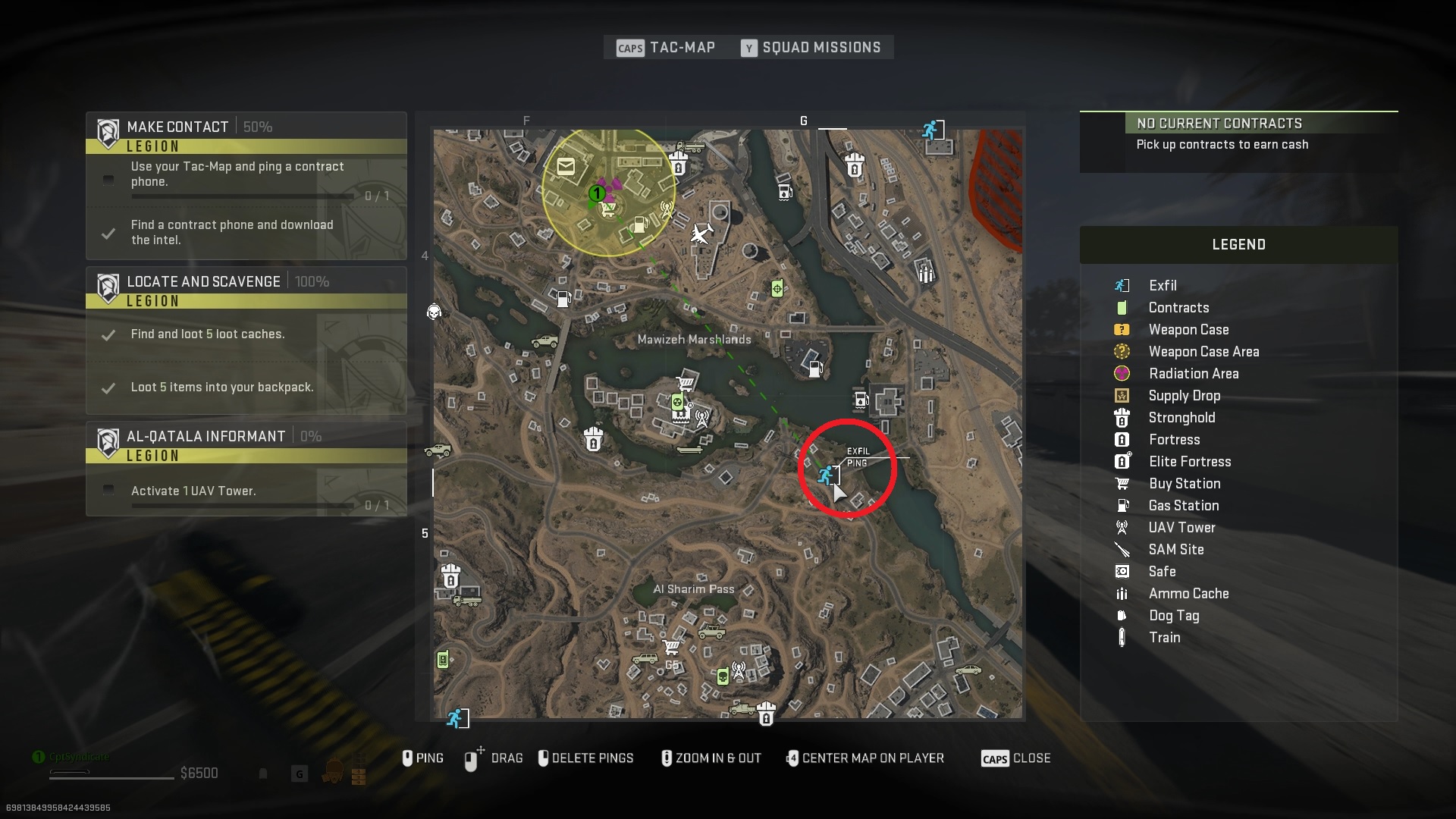This screenshot has height=819, width=1456.
Task: Click the Buy Station icon in the legend
Action: 1124,483
